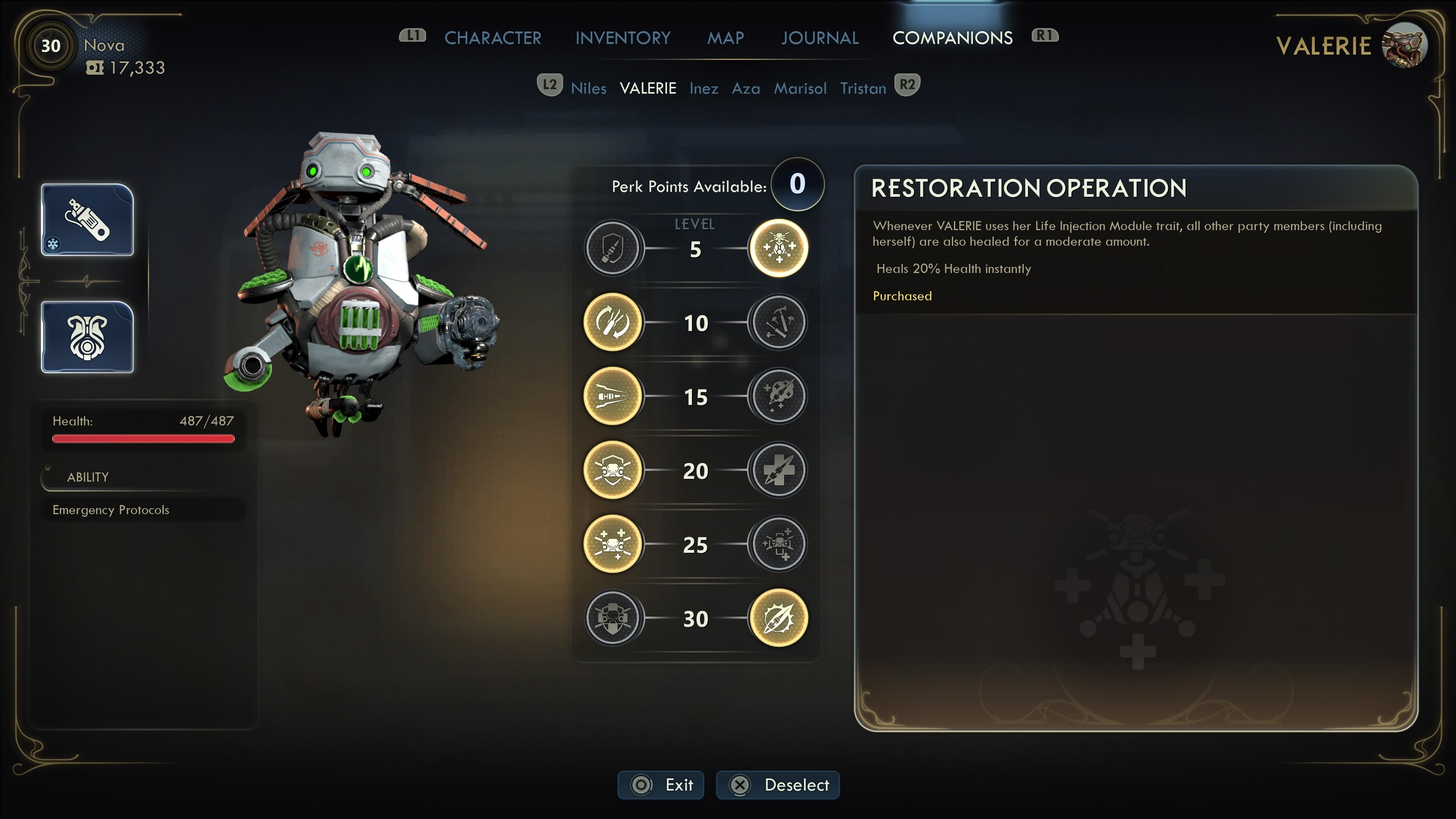Pick the level 10 hammer-and-tools perk
Screen dimensions: 1456x819
[778, 322]
